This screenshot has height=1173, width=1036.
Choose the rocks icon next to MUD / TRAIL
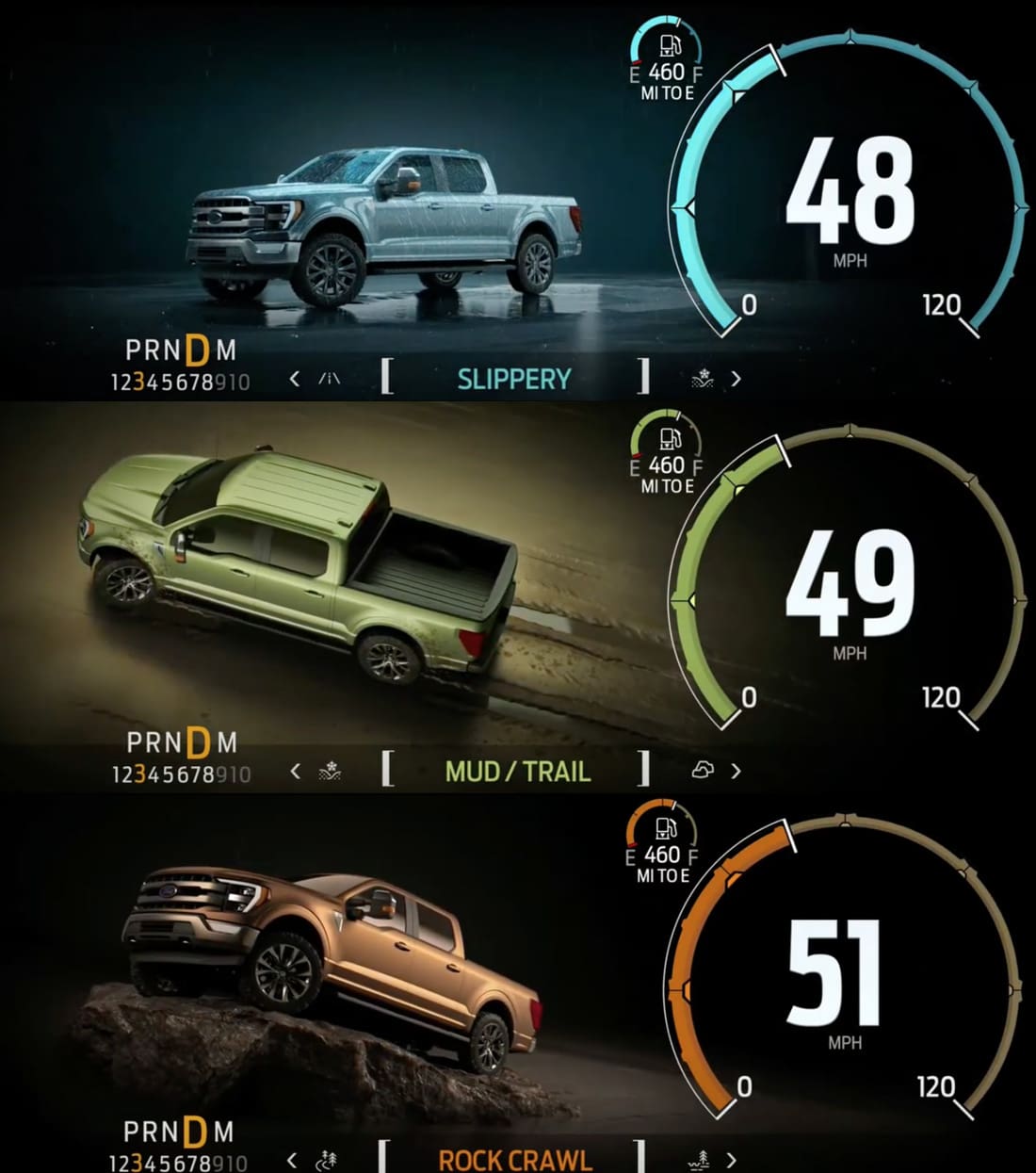pos(703,771)
